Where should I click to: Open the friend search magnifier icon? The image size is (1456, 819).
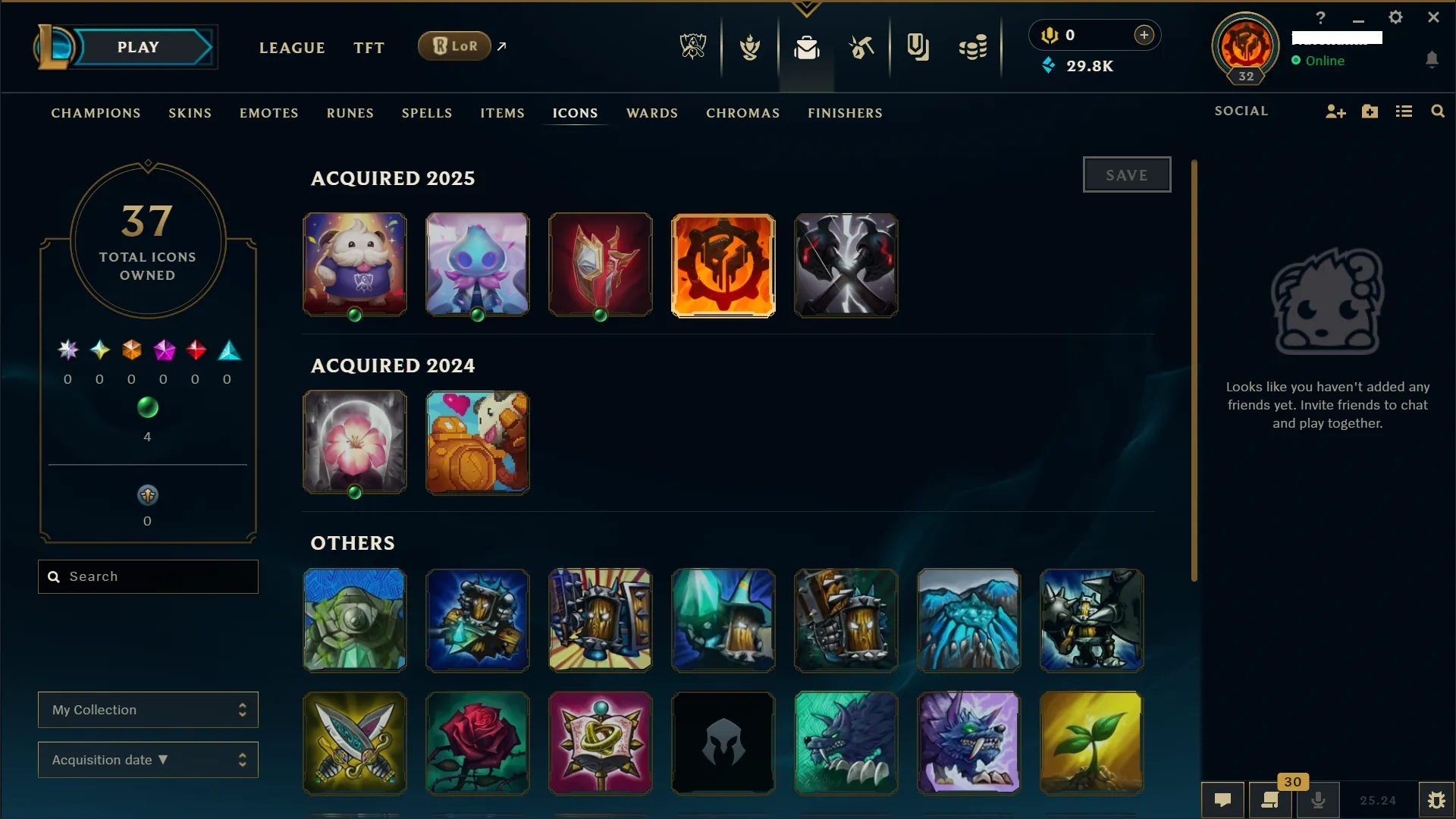tap(1438, 111)
